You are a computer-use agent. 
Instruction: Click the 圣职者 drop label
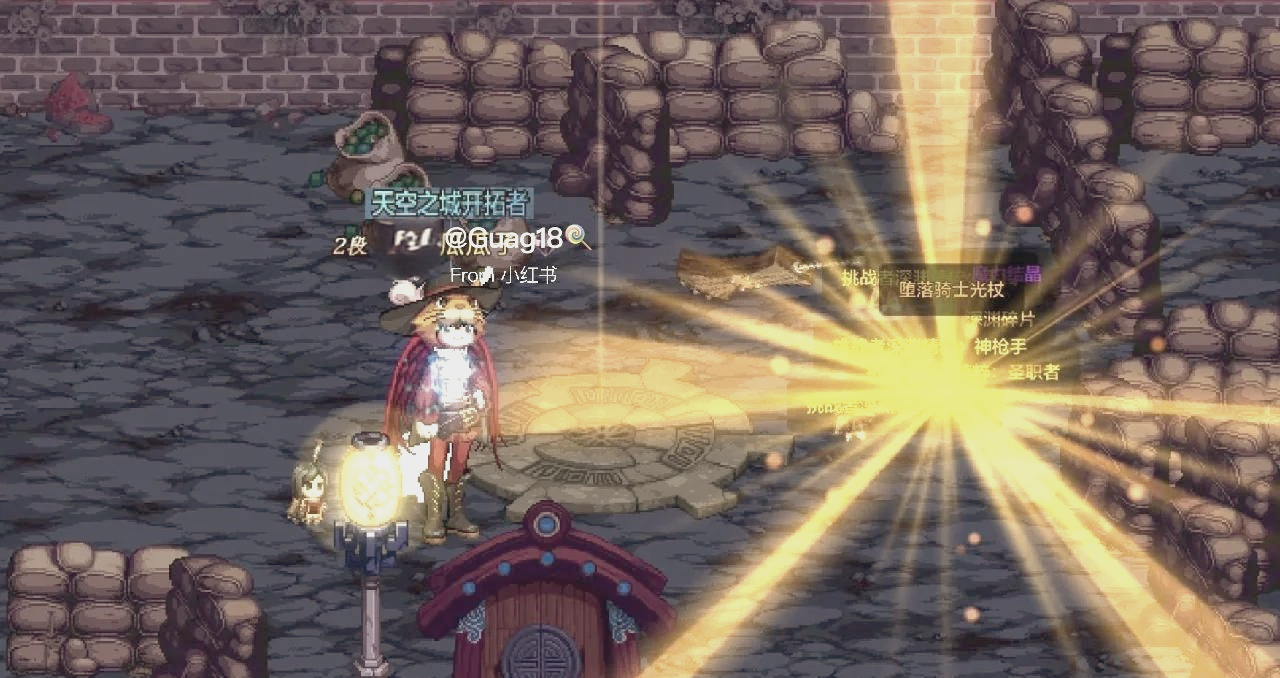tap(1032, 373)
